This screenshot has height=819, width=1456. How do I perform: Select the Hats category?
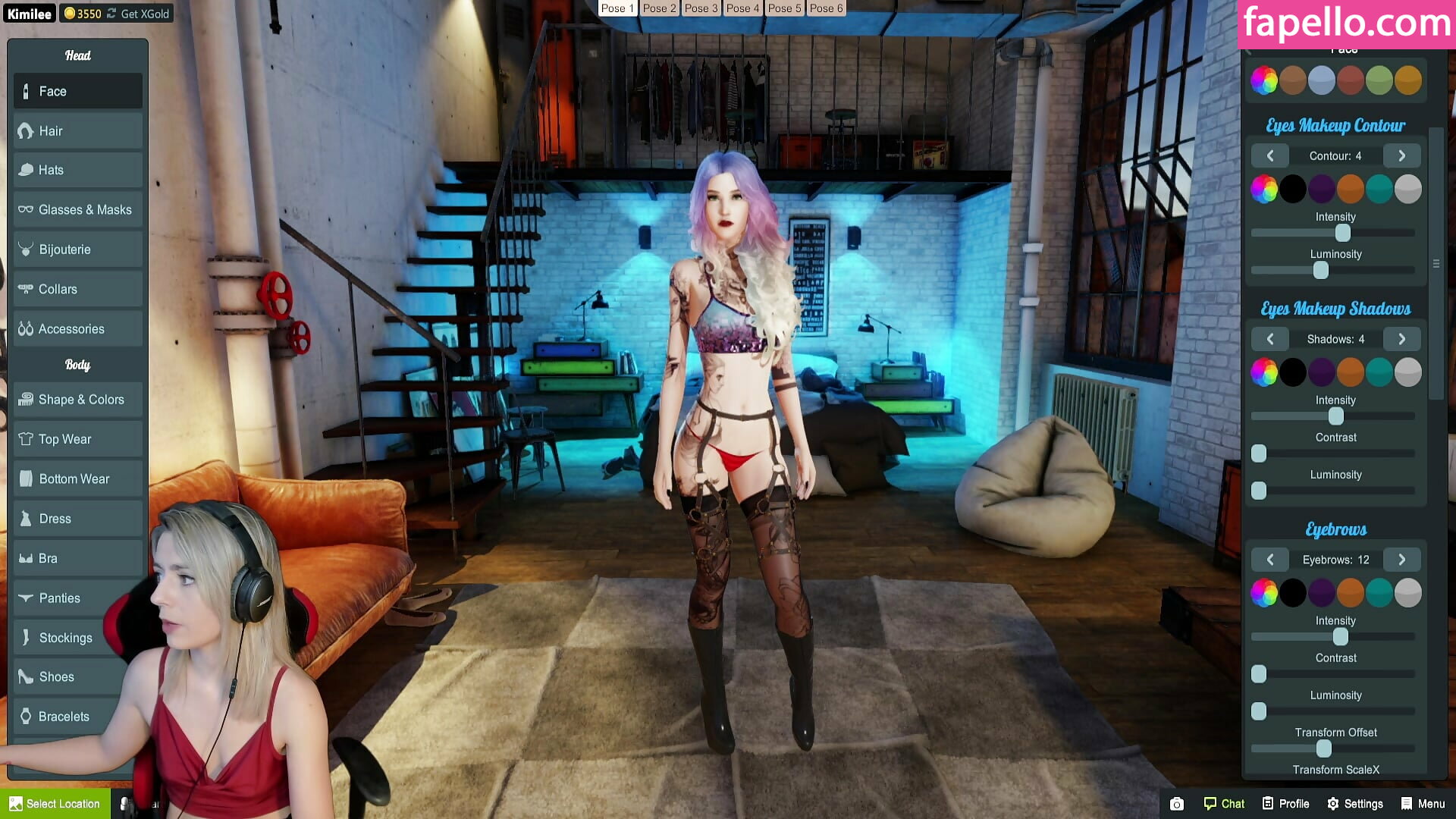tap(77, 171)
